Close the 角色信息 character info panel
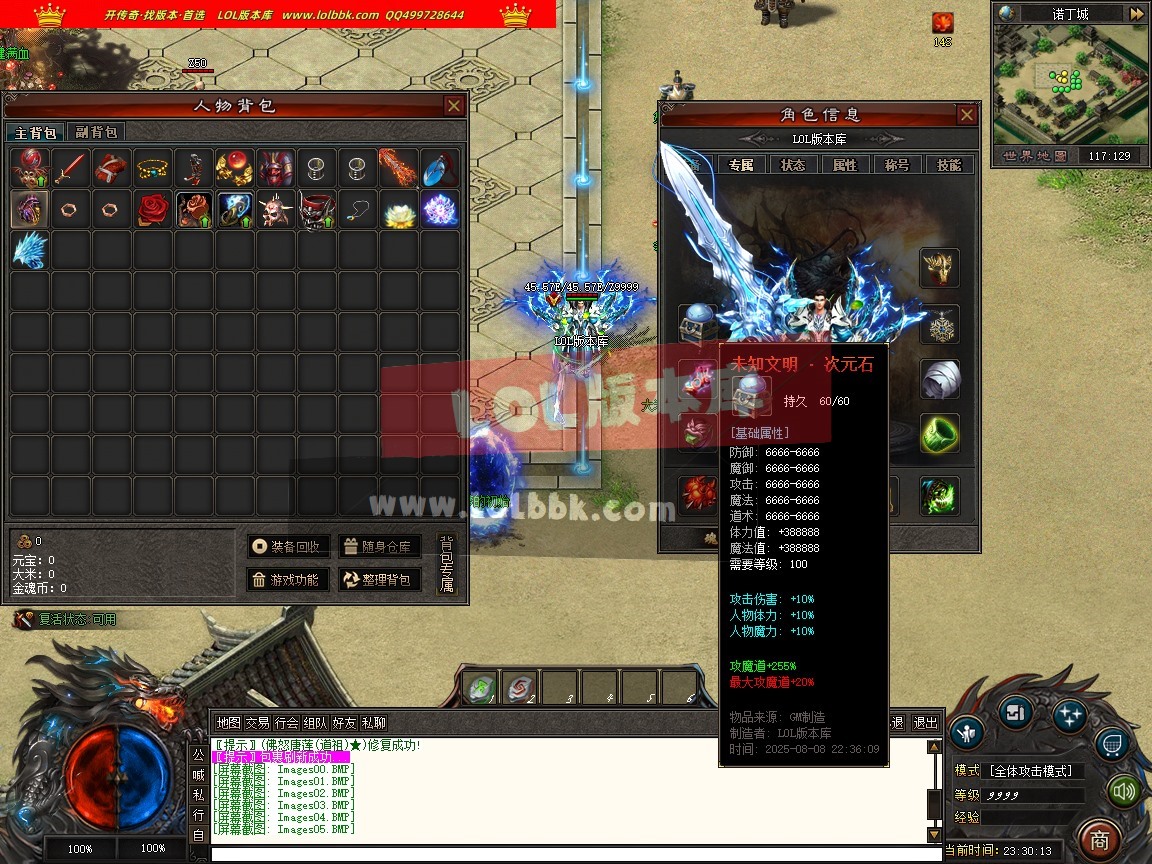This screenshot has height=864, width=1152. [x=966, y=115]
